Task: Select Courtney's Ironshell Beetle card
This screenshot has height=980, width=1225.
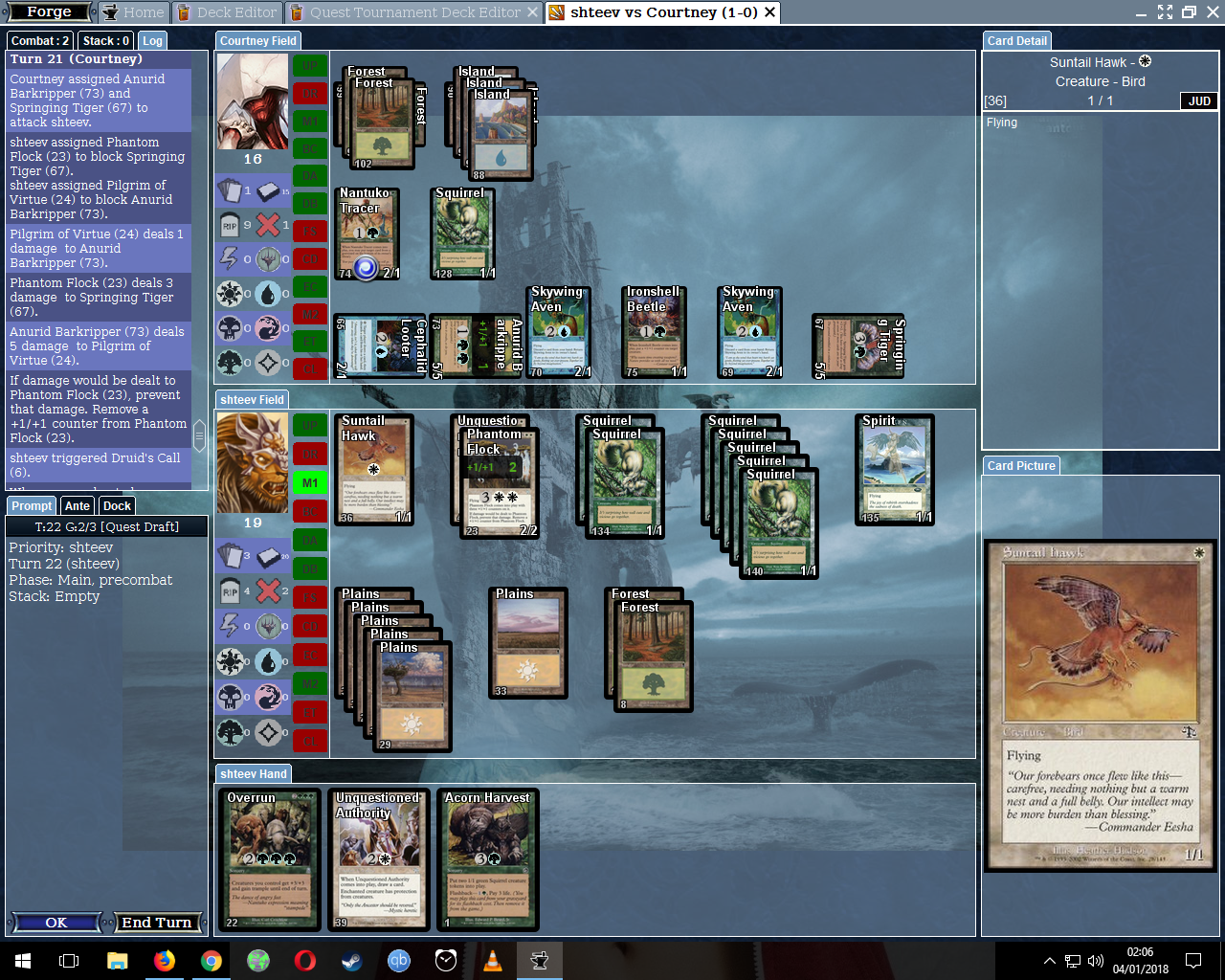Action: tap(653, 333)
